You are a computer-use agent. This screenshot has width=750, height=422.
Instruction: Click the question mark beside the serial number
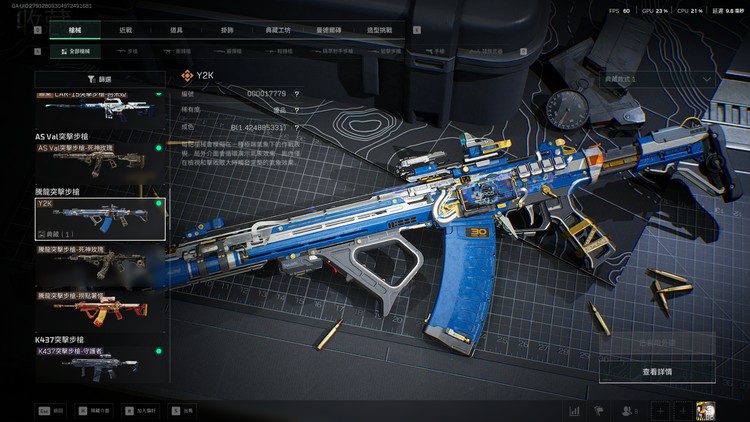click(297, 93)
